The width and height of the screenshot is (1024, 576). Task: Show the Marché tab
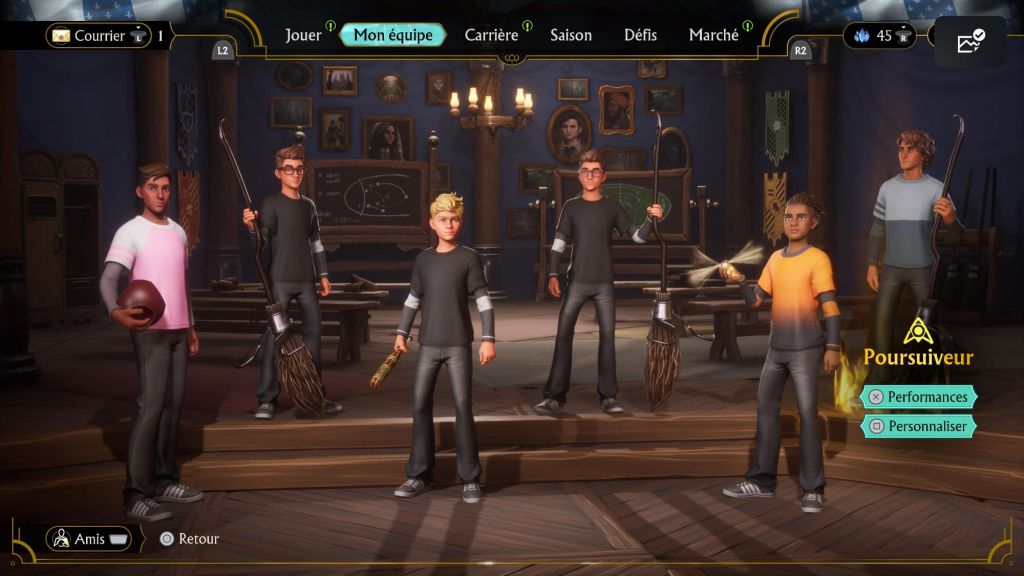(x=714, y=35)
